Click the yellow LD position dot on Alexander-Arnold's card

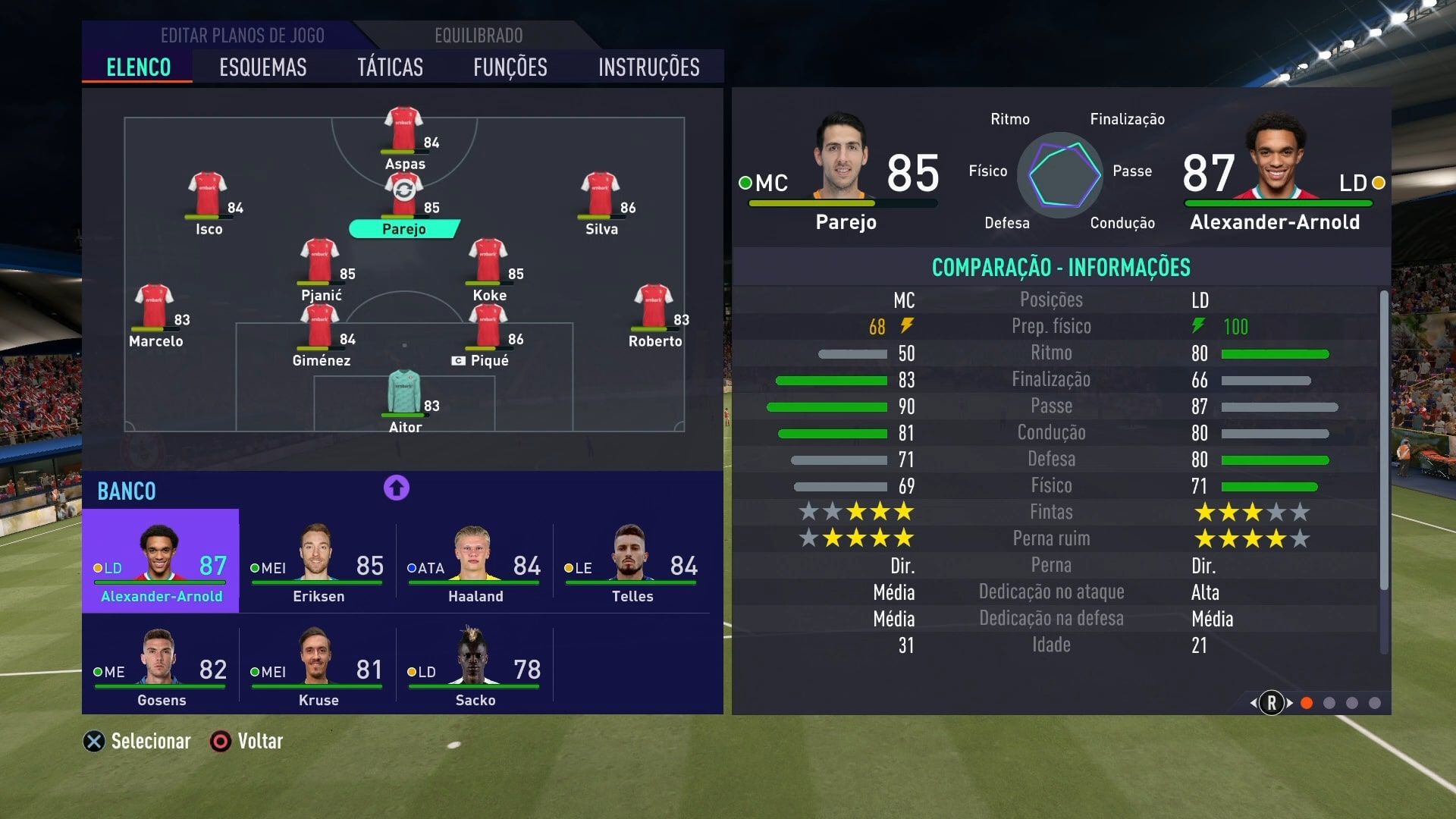coord(1378,183)
